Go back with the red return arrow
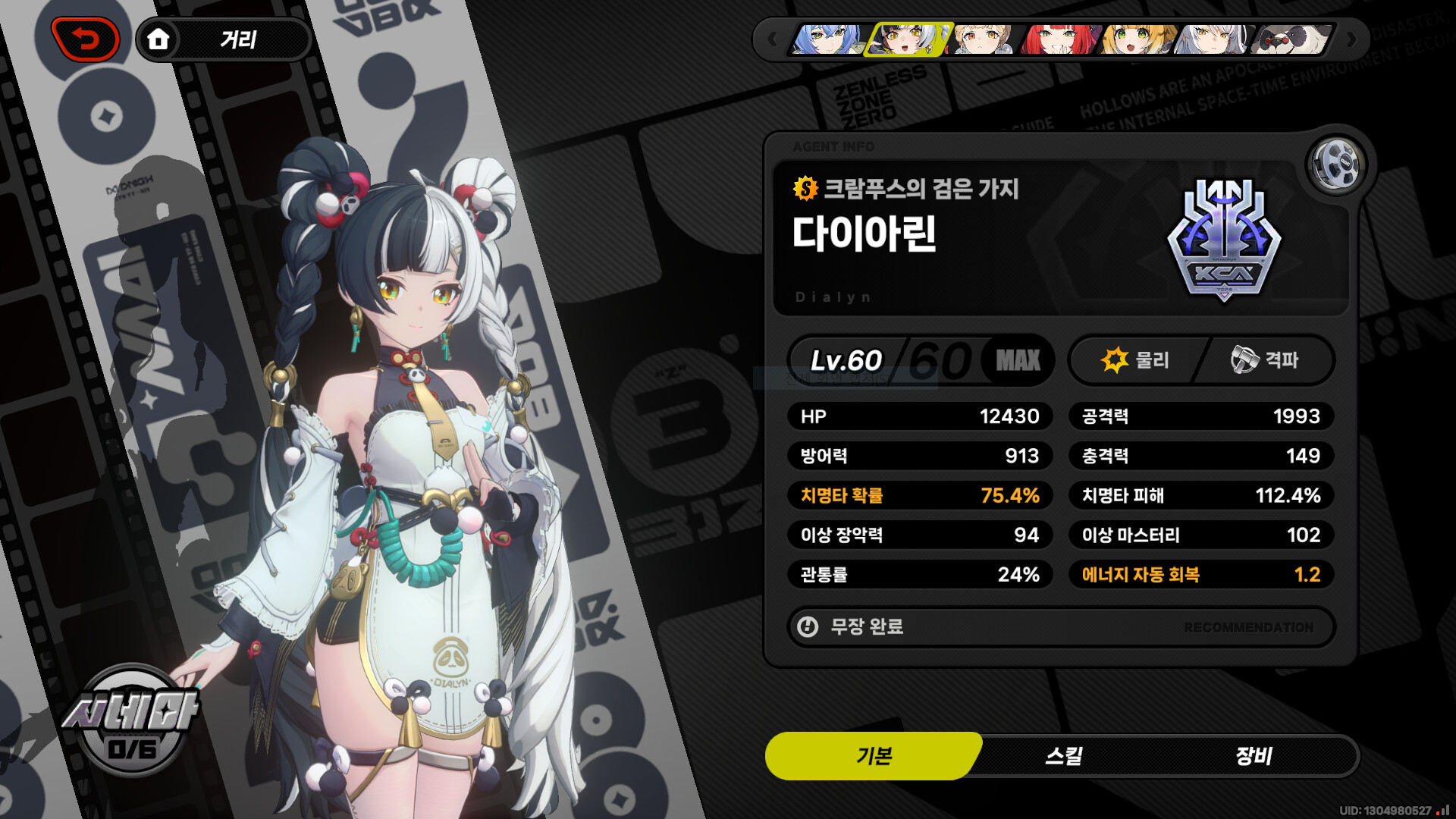Image resolution: width=1456 pixels, height=819 pixels. 86,39
